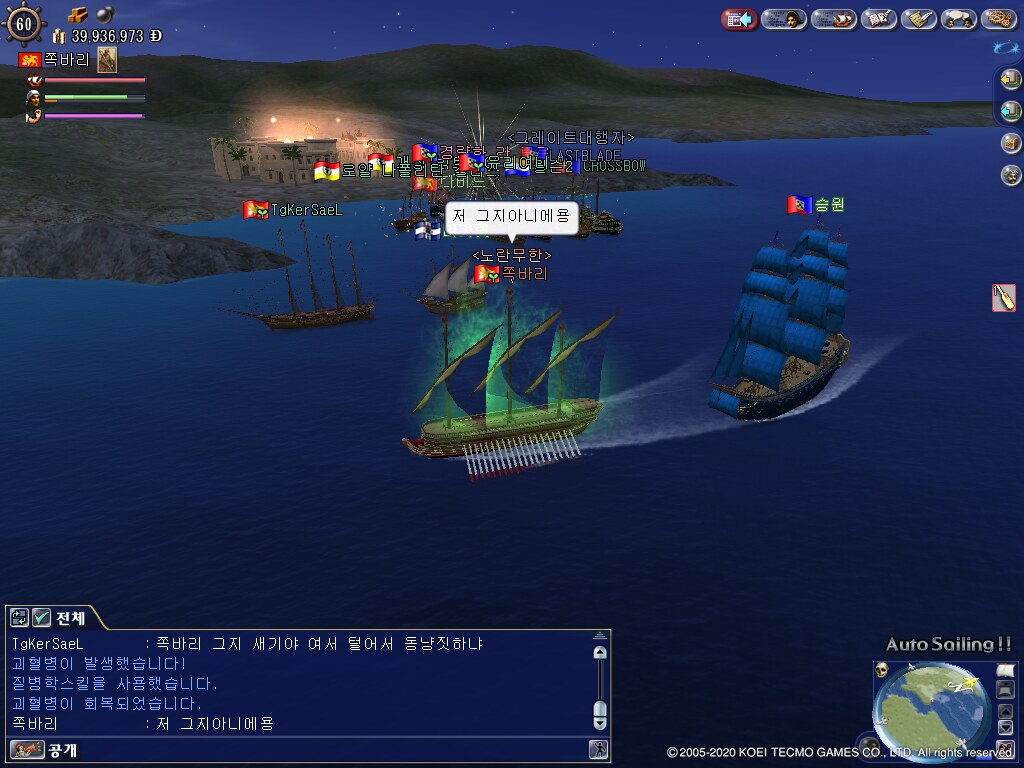Viewport: 1024px width, 768px height.
Task: Click the cyan arrow side panel button
Action: [x=1011, y=111]
